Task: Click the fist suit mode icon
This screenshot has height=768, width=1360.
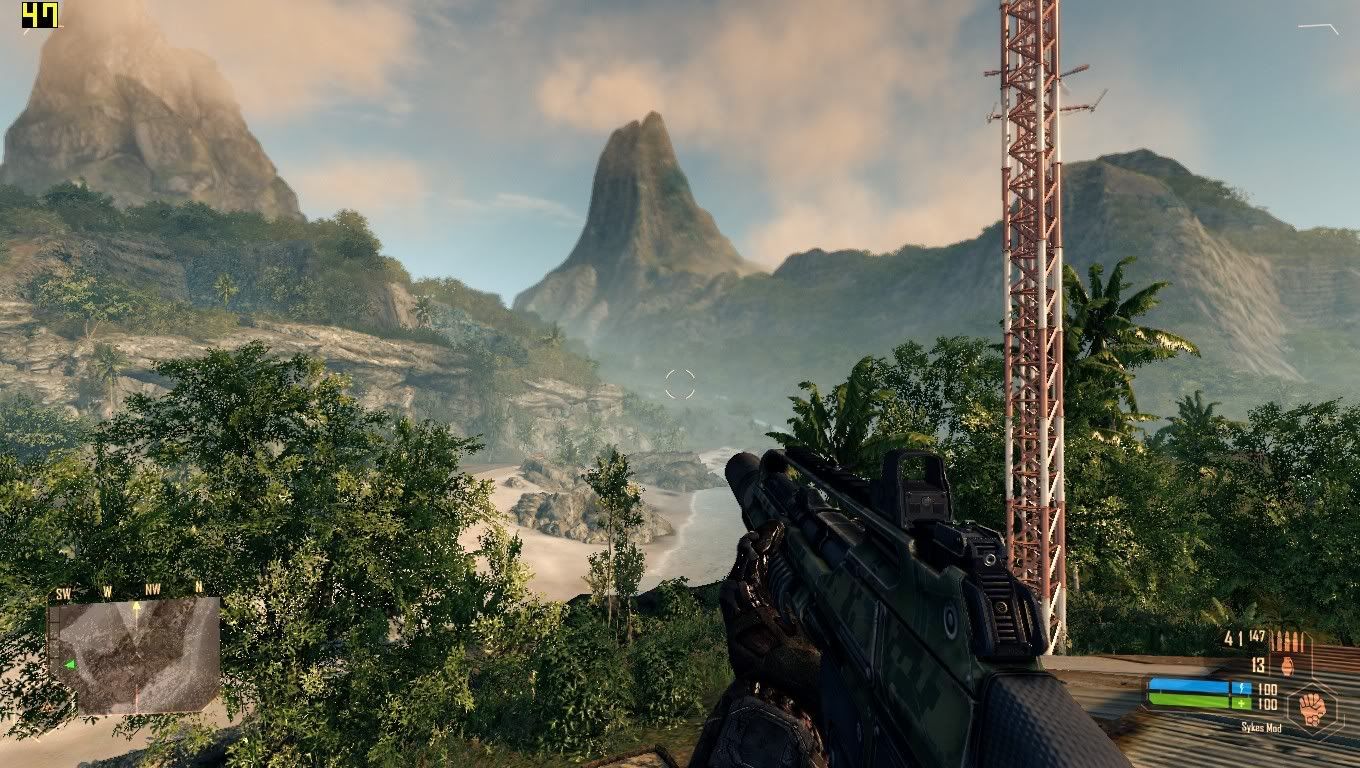Action: [1310, 703]
